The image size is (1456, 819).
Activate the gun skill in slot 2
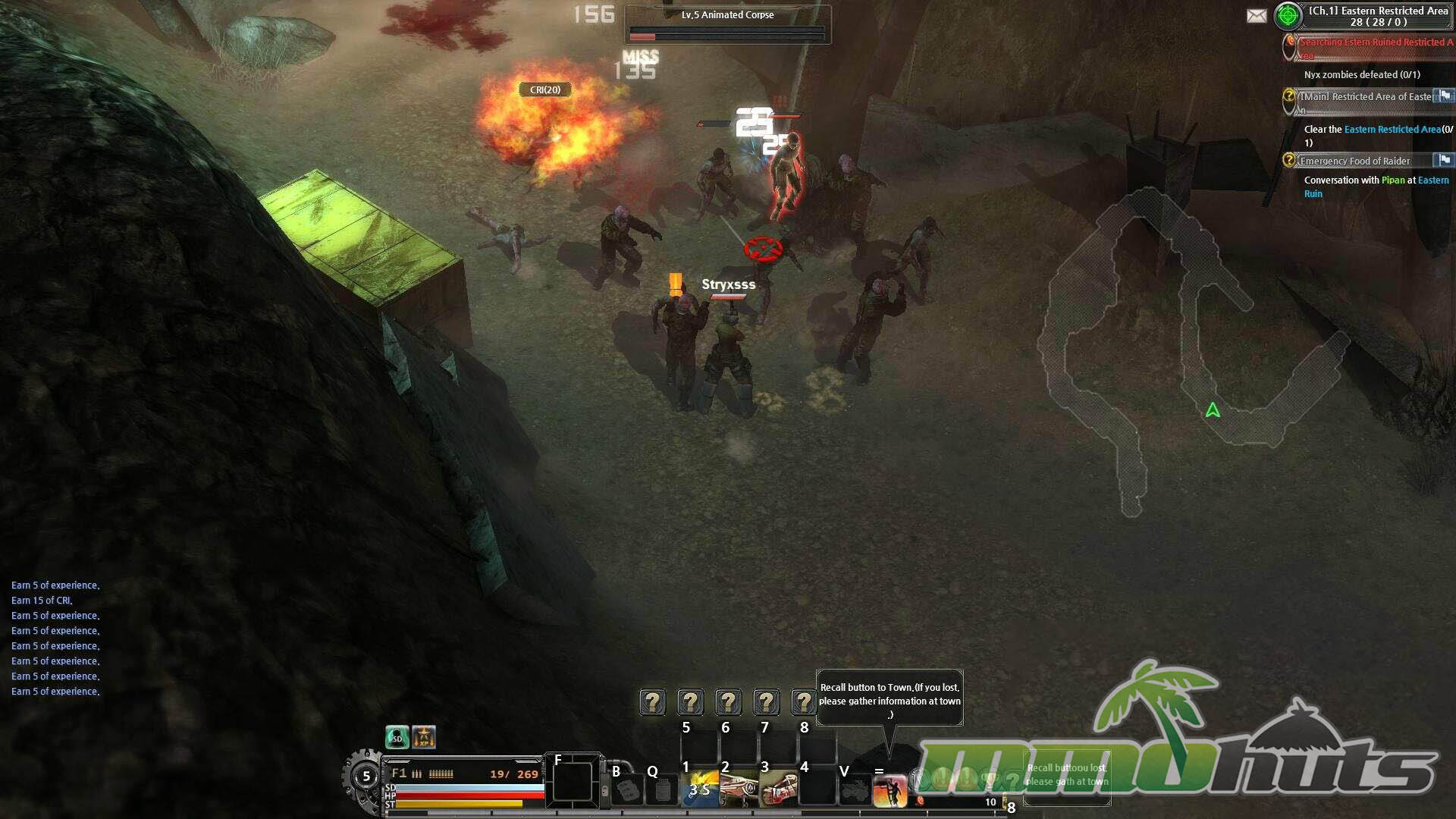coord(739,789)
